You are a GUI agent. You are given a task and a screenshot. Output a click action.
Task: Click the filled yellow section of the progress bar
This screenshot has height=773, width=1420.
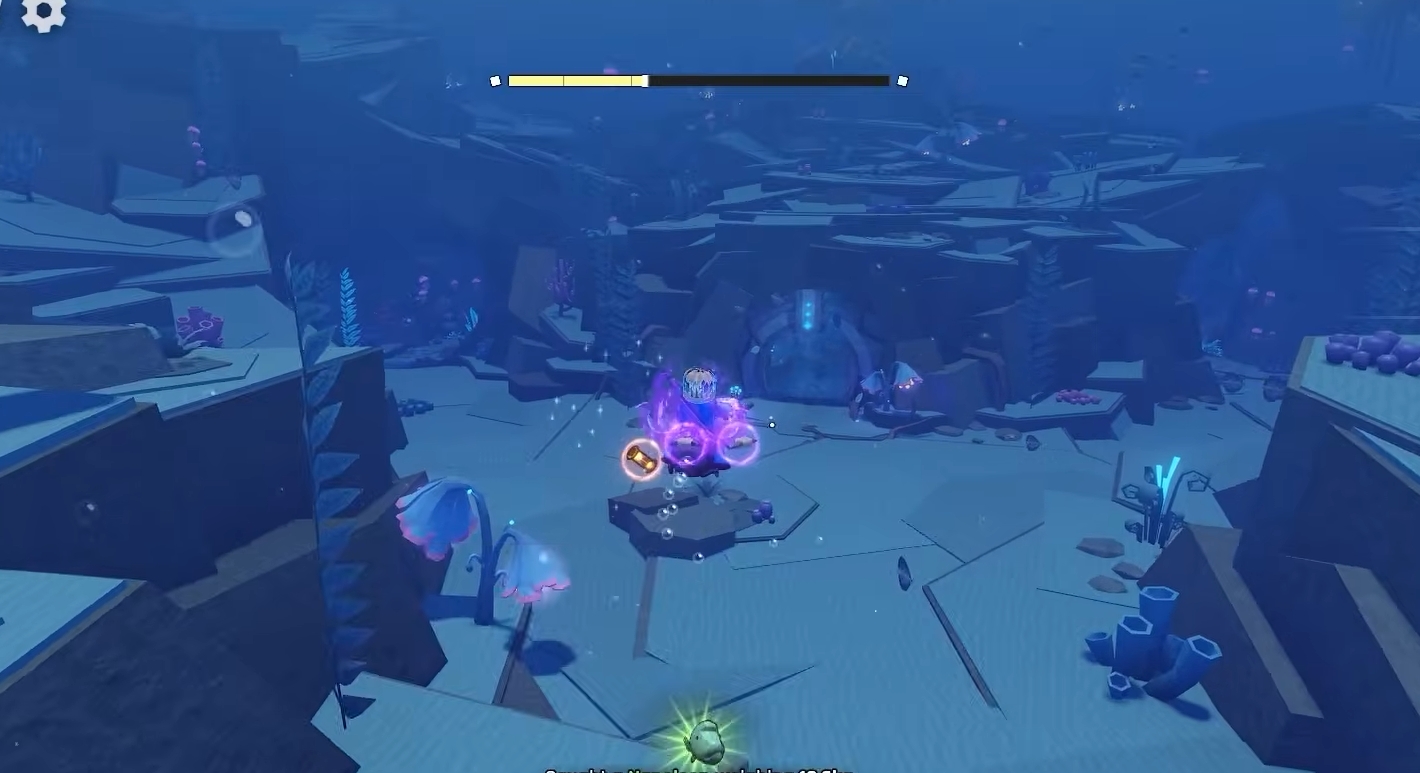(575, 80)
